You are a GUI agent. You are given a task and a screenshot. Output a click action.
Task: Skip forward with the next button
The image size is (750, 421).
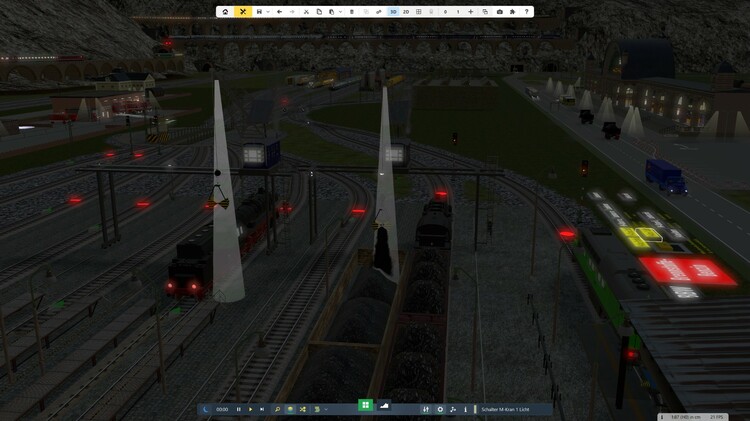tap(262, 409)
